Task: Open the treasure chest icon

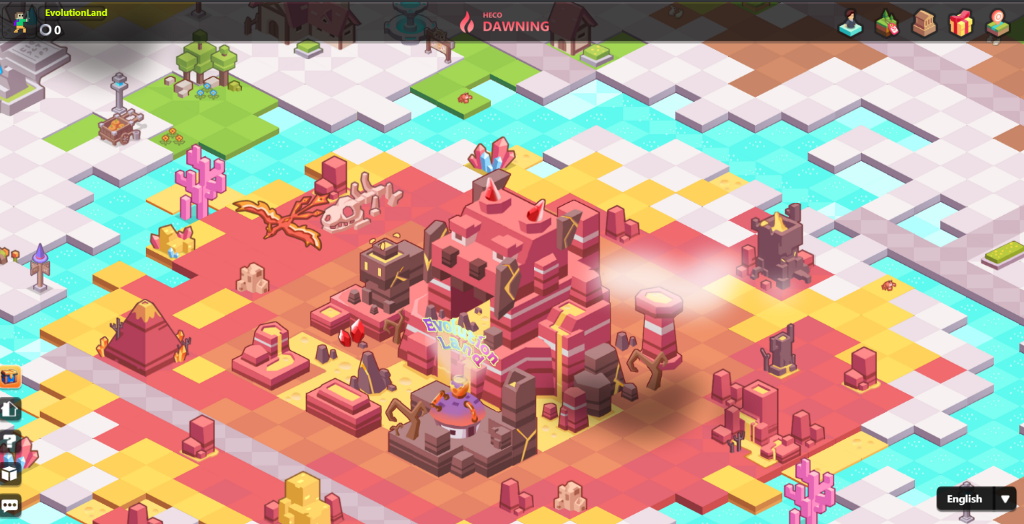Action: [x=11, y=377]
